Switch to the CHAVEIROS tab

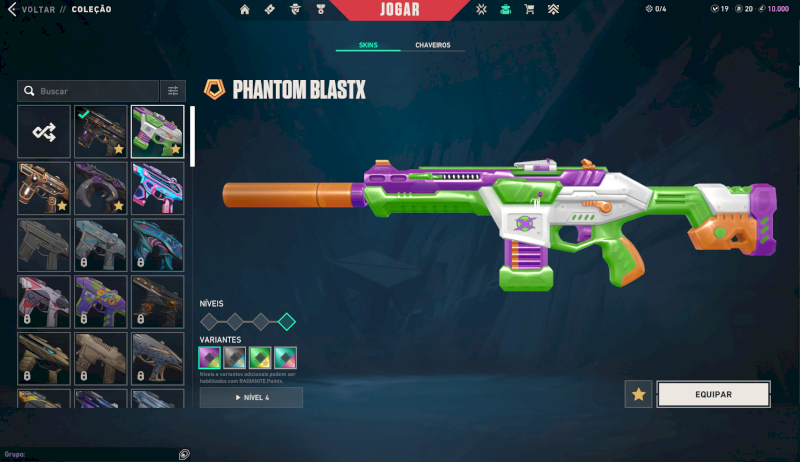[x=433, y=46]
